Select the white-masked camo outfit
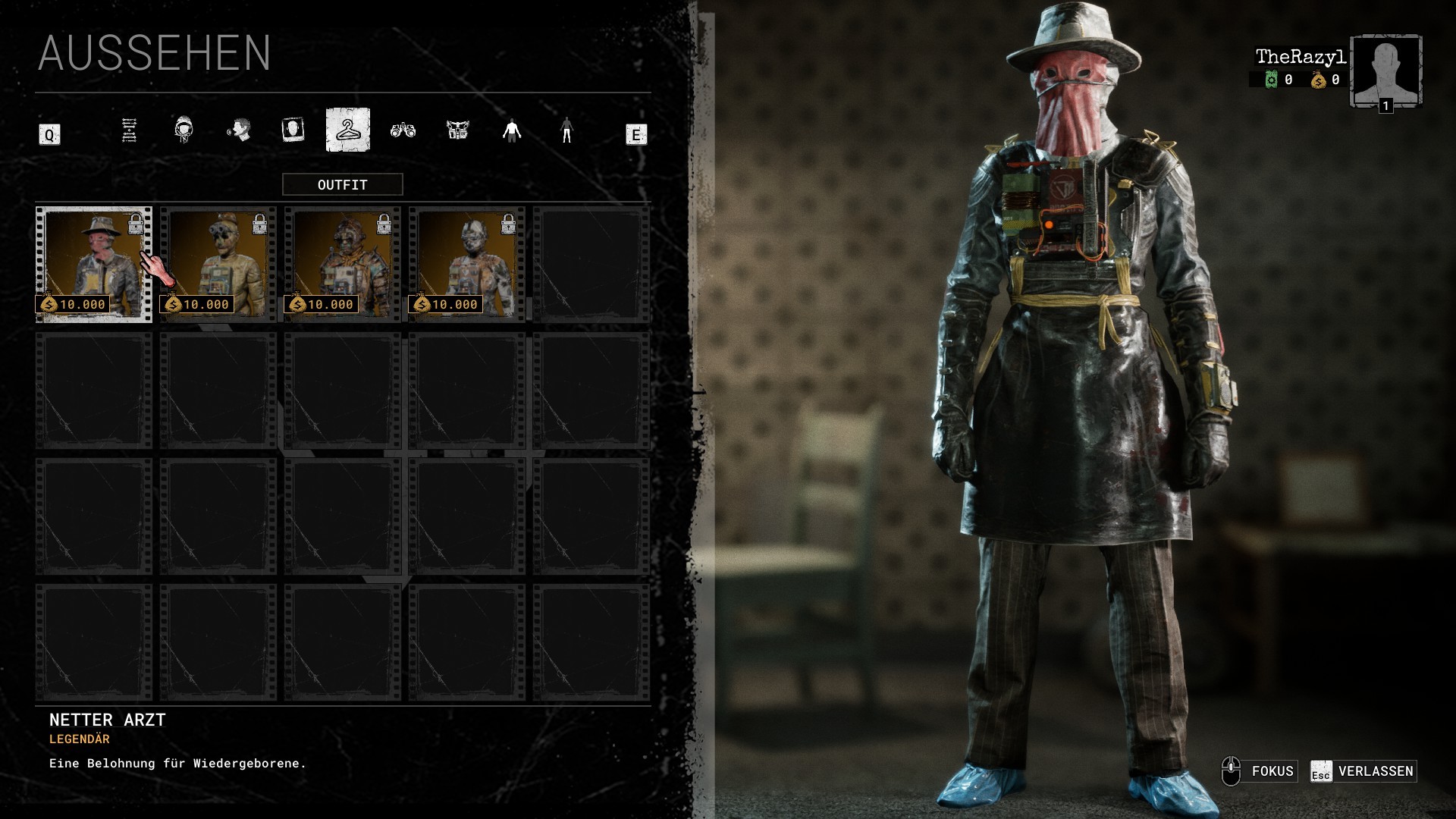Screen dimensions: 1456x819 [x=467, y=264]
